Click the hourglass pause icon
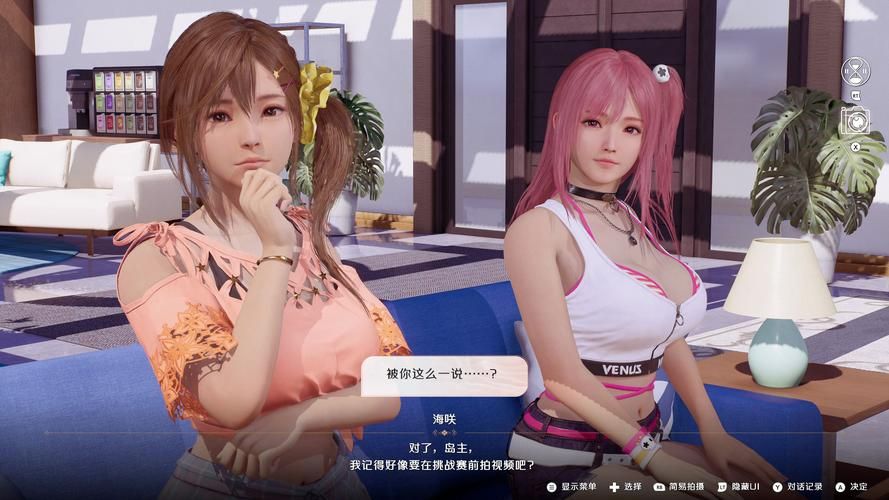 (855, 71)
